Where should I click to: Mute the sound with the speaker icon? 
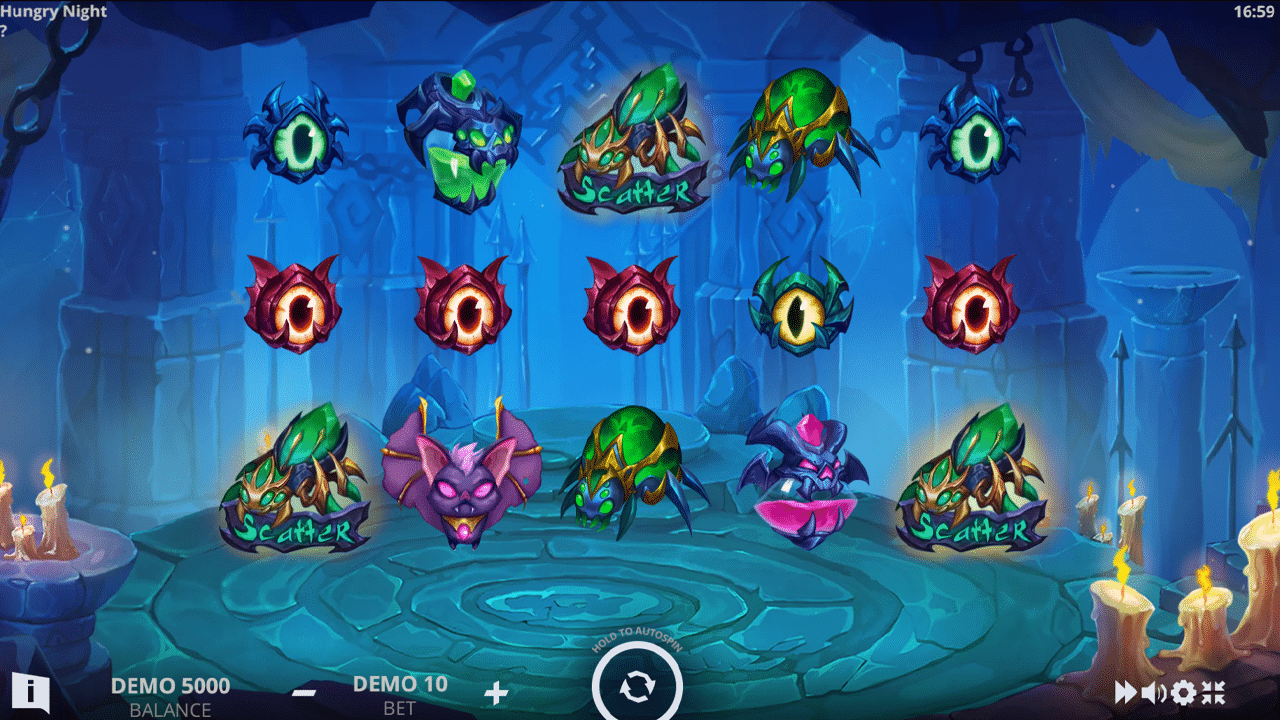[1154, 692]
